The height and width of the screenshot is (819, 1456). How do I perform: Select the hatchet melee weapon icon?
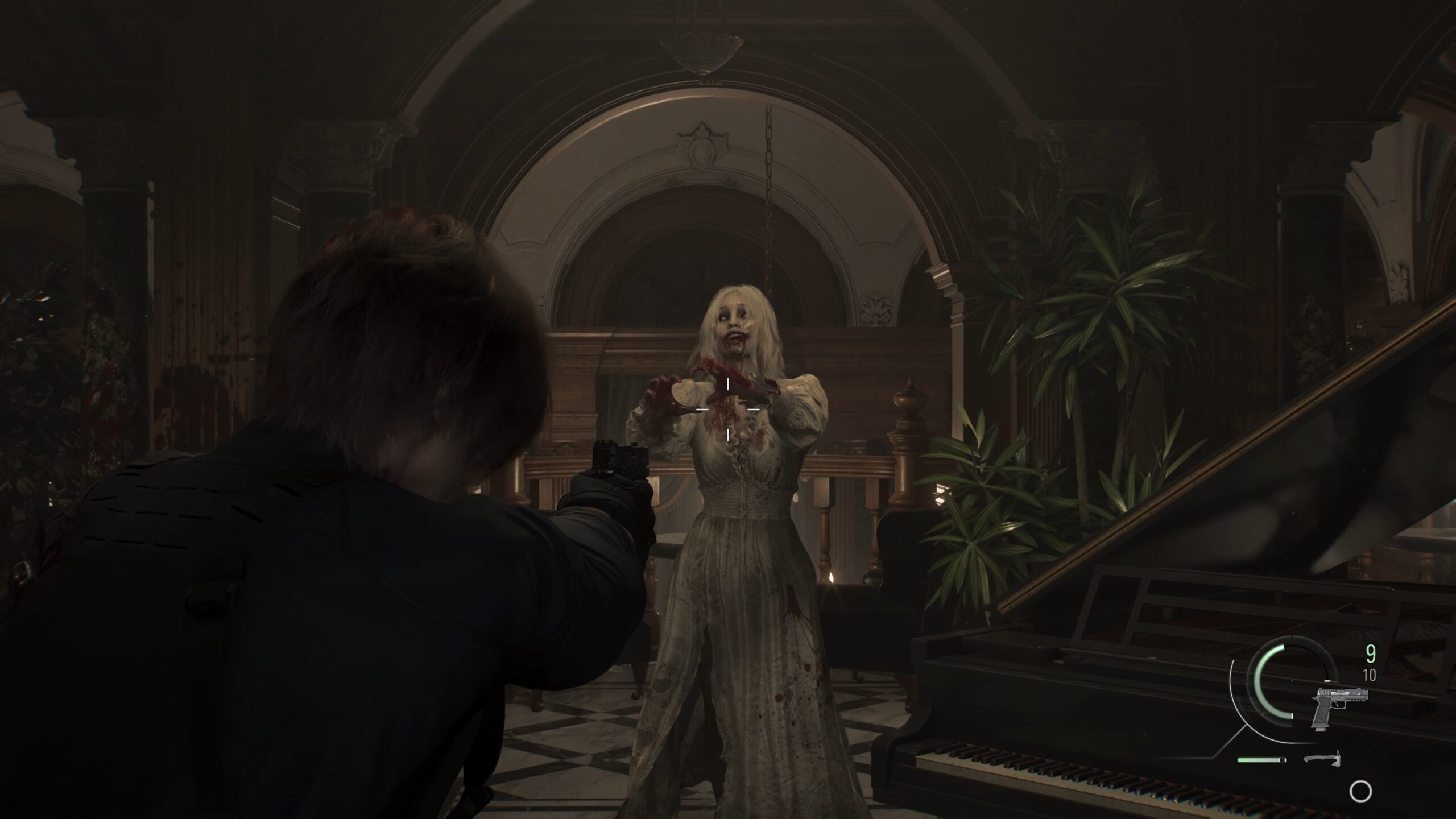(x=1321, y=759)
